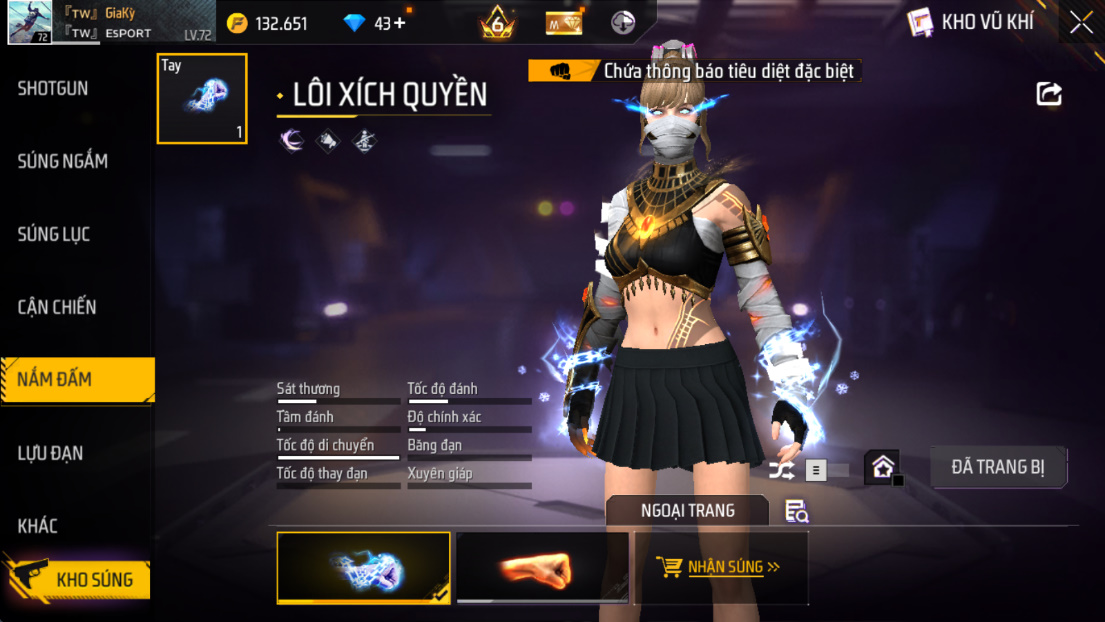1105x622 pixels.
Task: Choose the default orange fist skin
Action: tap(542, 568)
